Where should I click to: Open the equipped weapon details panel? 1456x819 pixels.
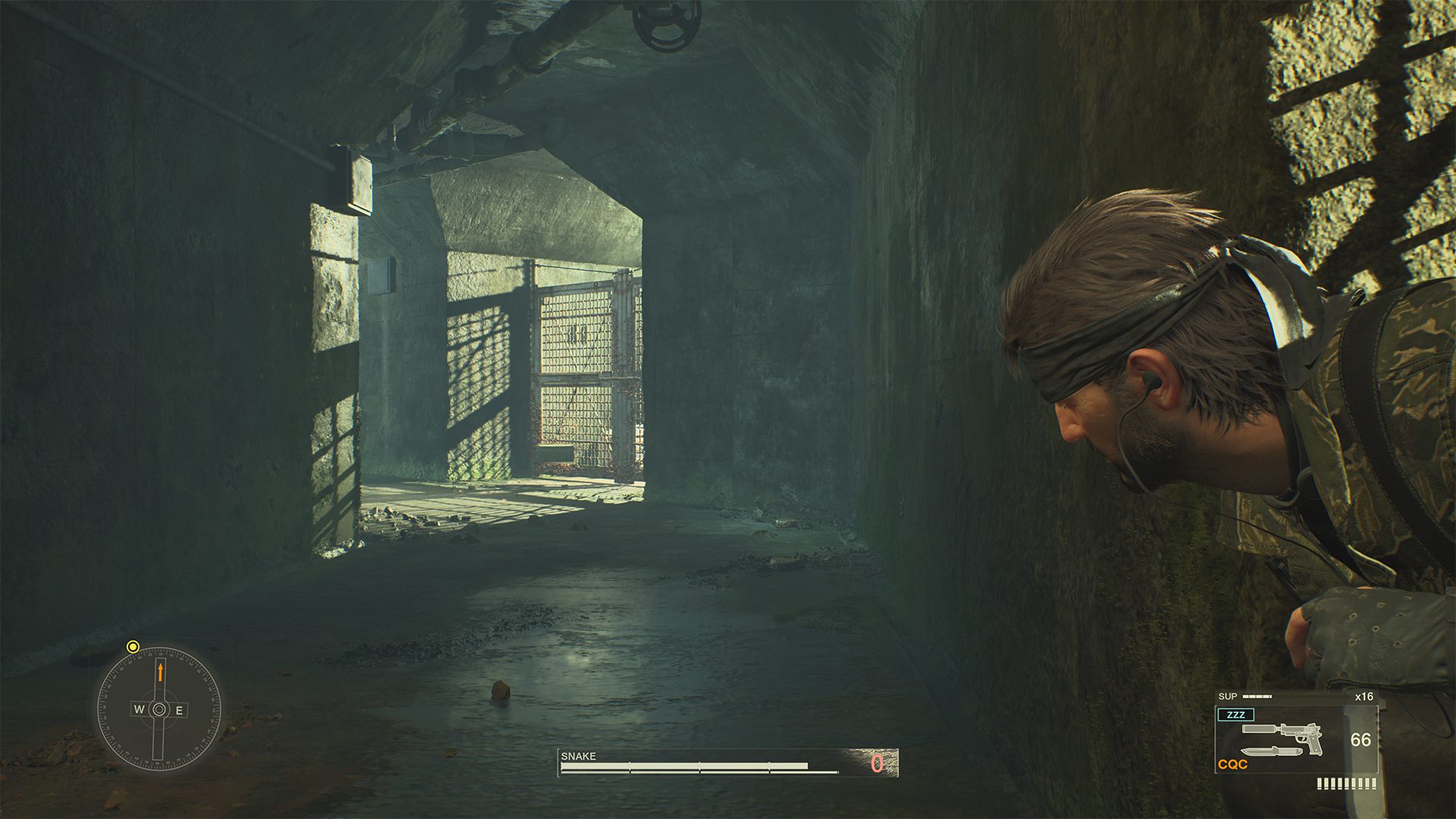(1297, 739)
